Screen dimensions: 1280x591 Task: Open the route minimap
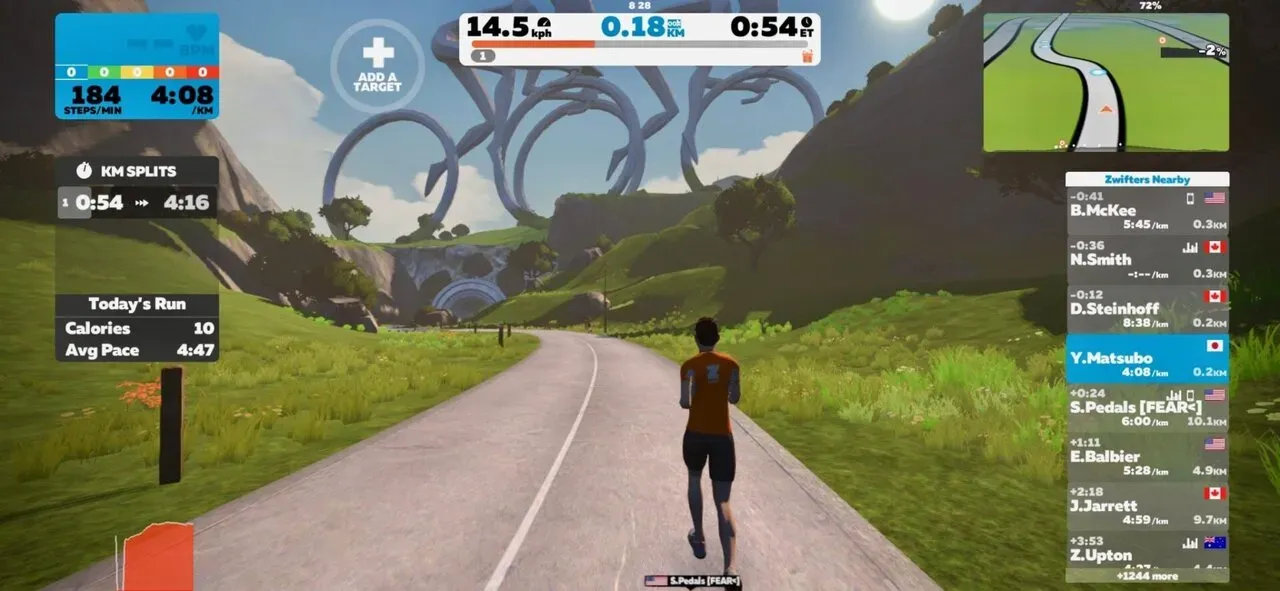(x=1105, y=83)
